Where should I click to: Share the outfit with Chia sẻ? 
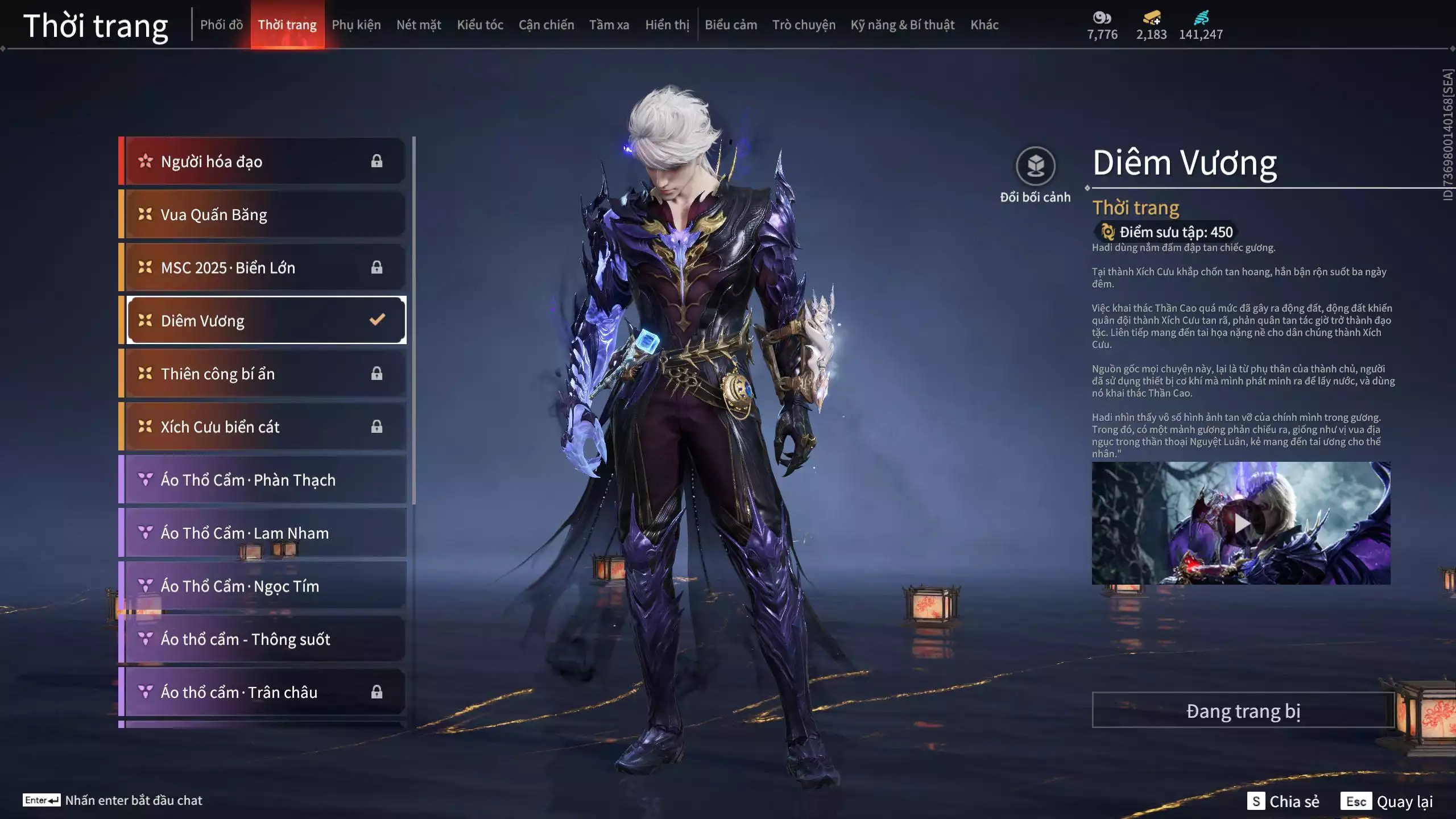click(x=1283, y=801)
